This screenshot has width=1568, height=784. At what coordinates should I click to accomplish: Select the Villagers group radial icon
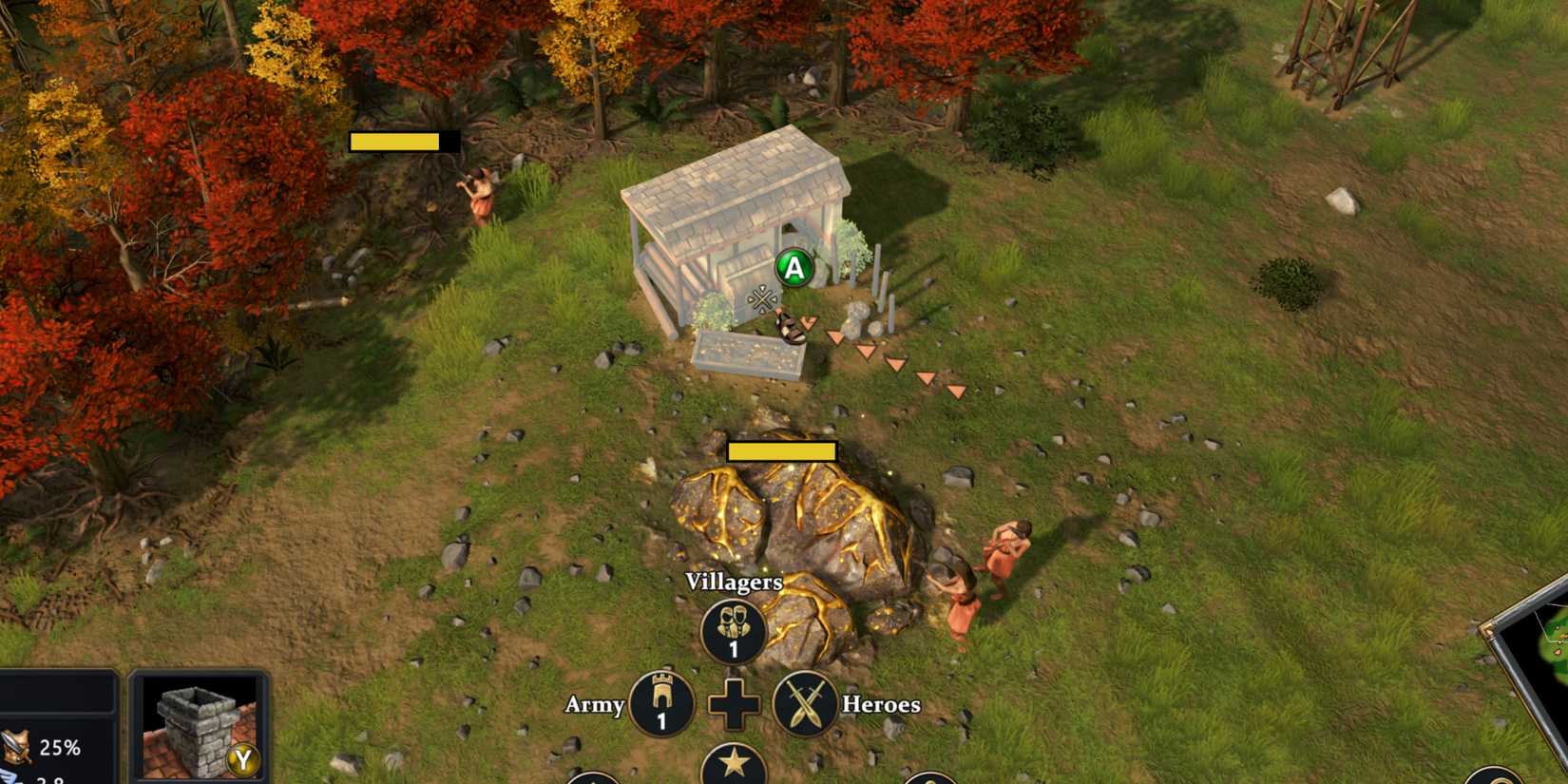click(733, 626)
